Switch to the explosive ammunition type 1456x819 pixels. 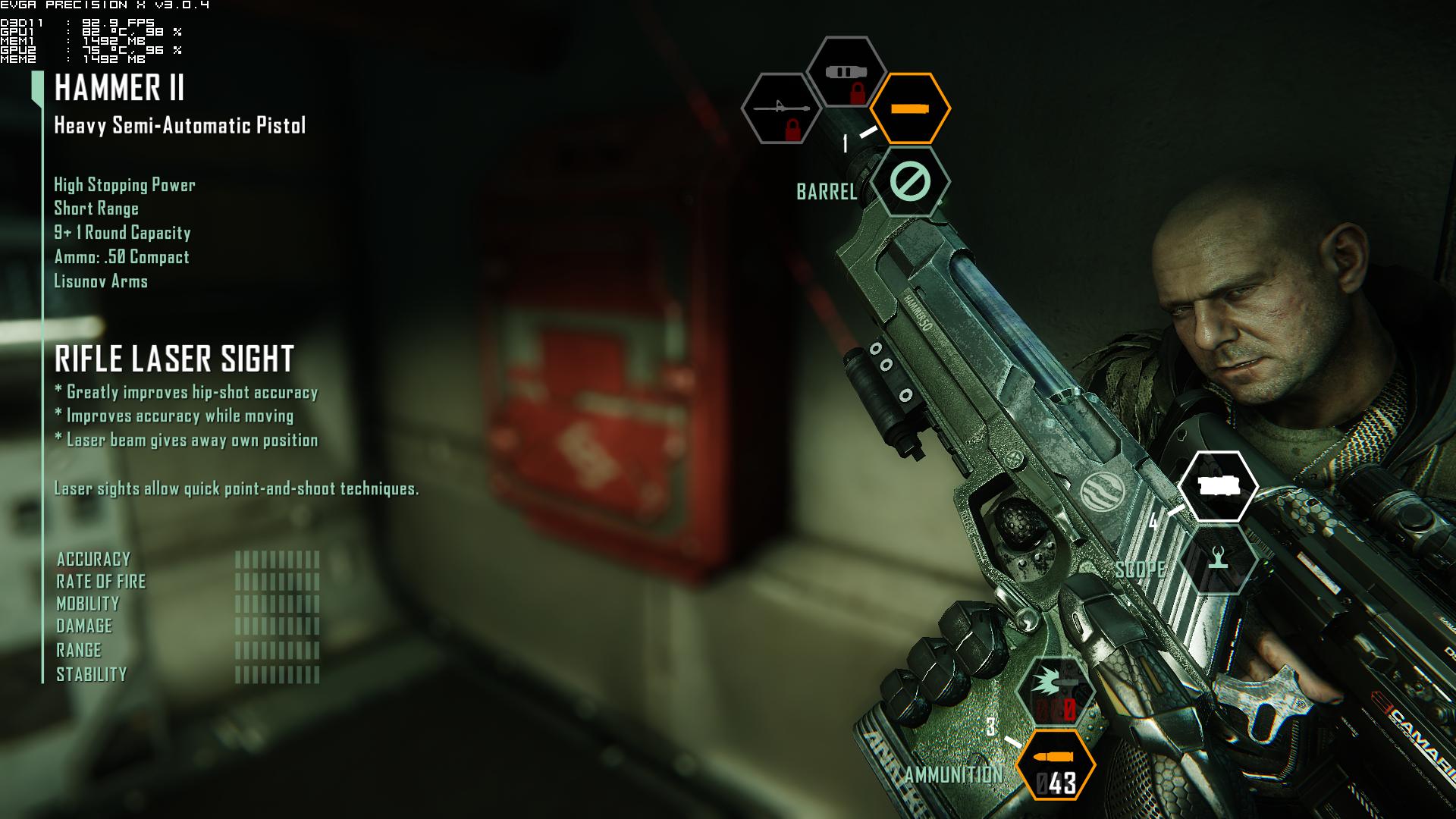[1056, 690]
